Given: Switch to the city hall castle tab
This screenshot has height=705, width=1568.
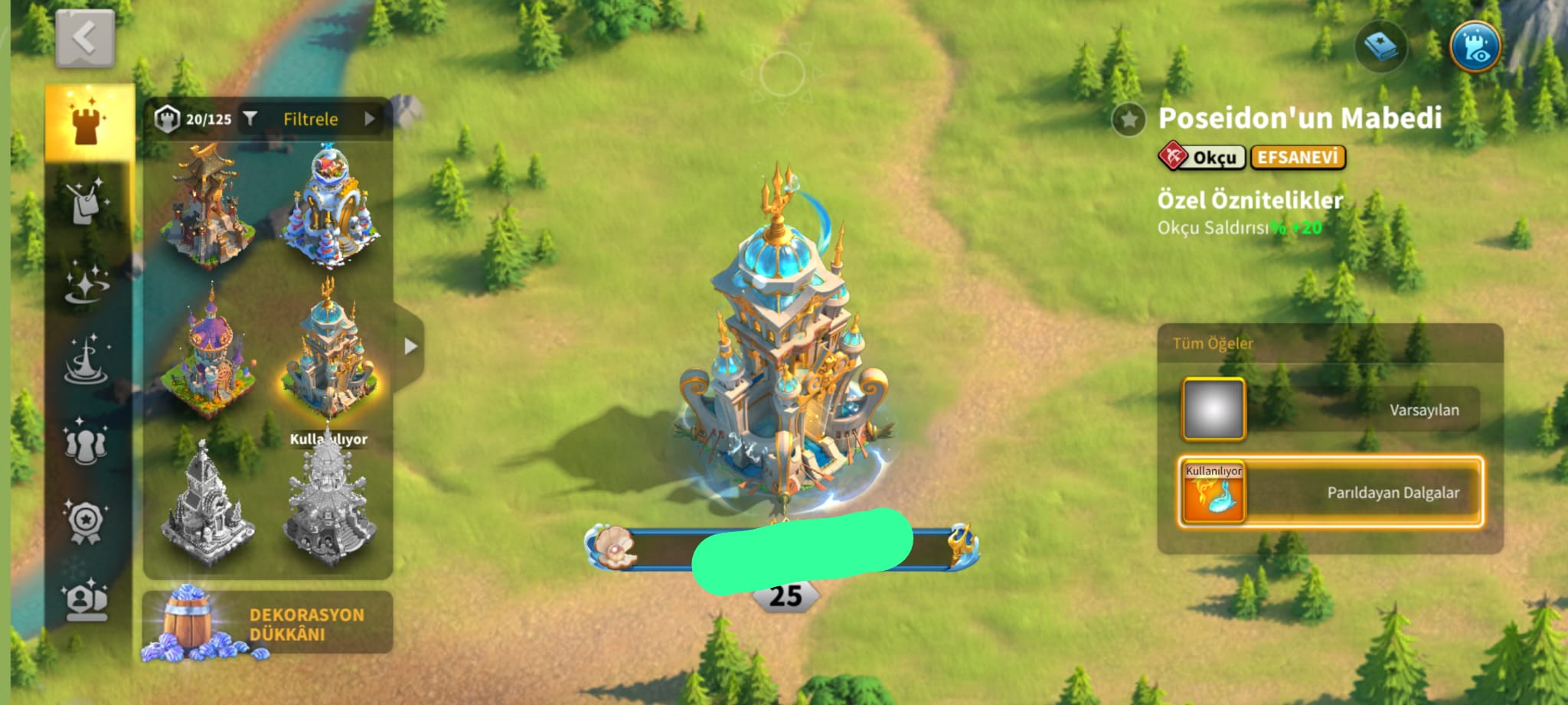Looking at the screenshot, I should (x=89, y=122).
